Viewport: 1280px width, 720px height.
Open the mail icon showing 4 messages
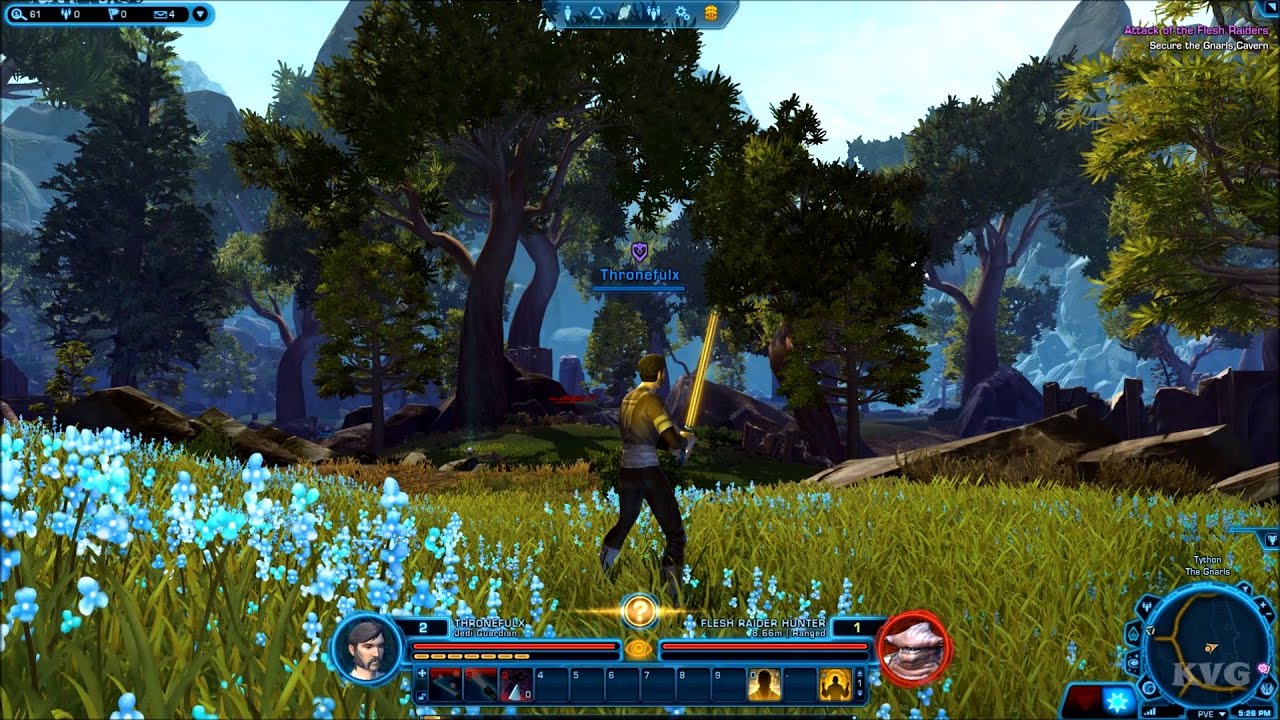159,15
